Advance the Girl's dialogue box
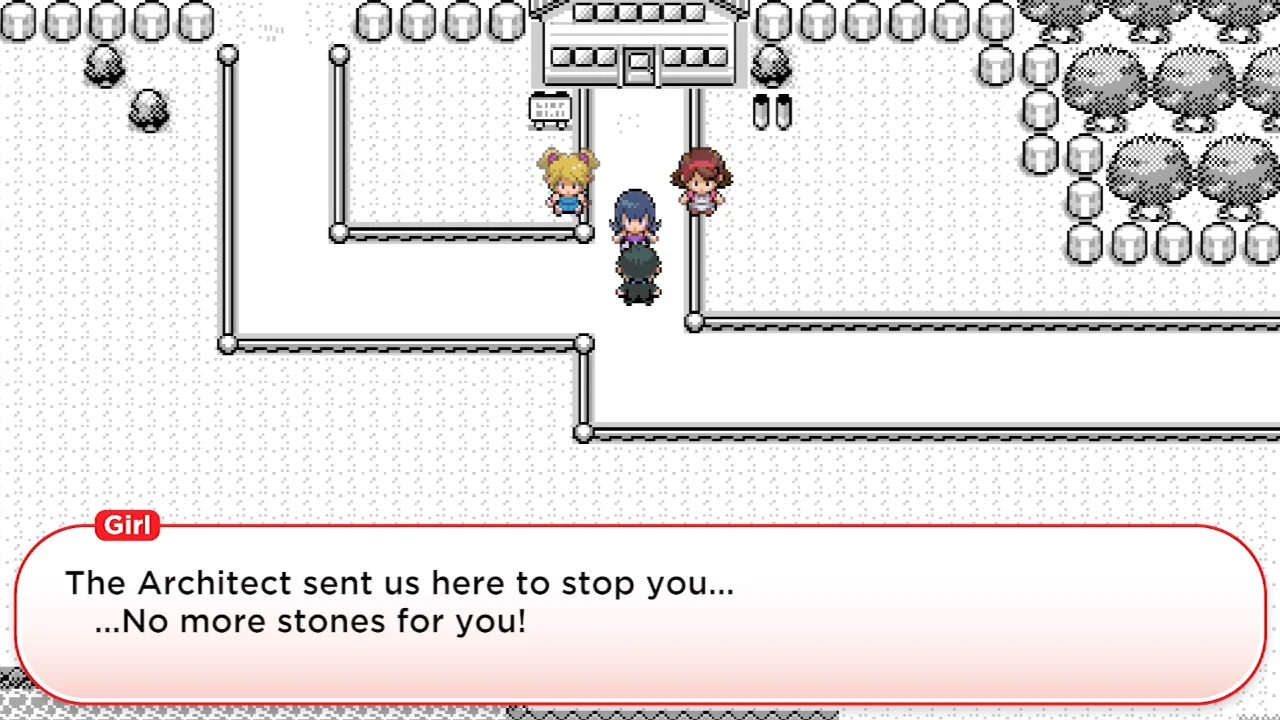The image size is (1280, 720). (x=640, y=612)
